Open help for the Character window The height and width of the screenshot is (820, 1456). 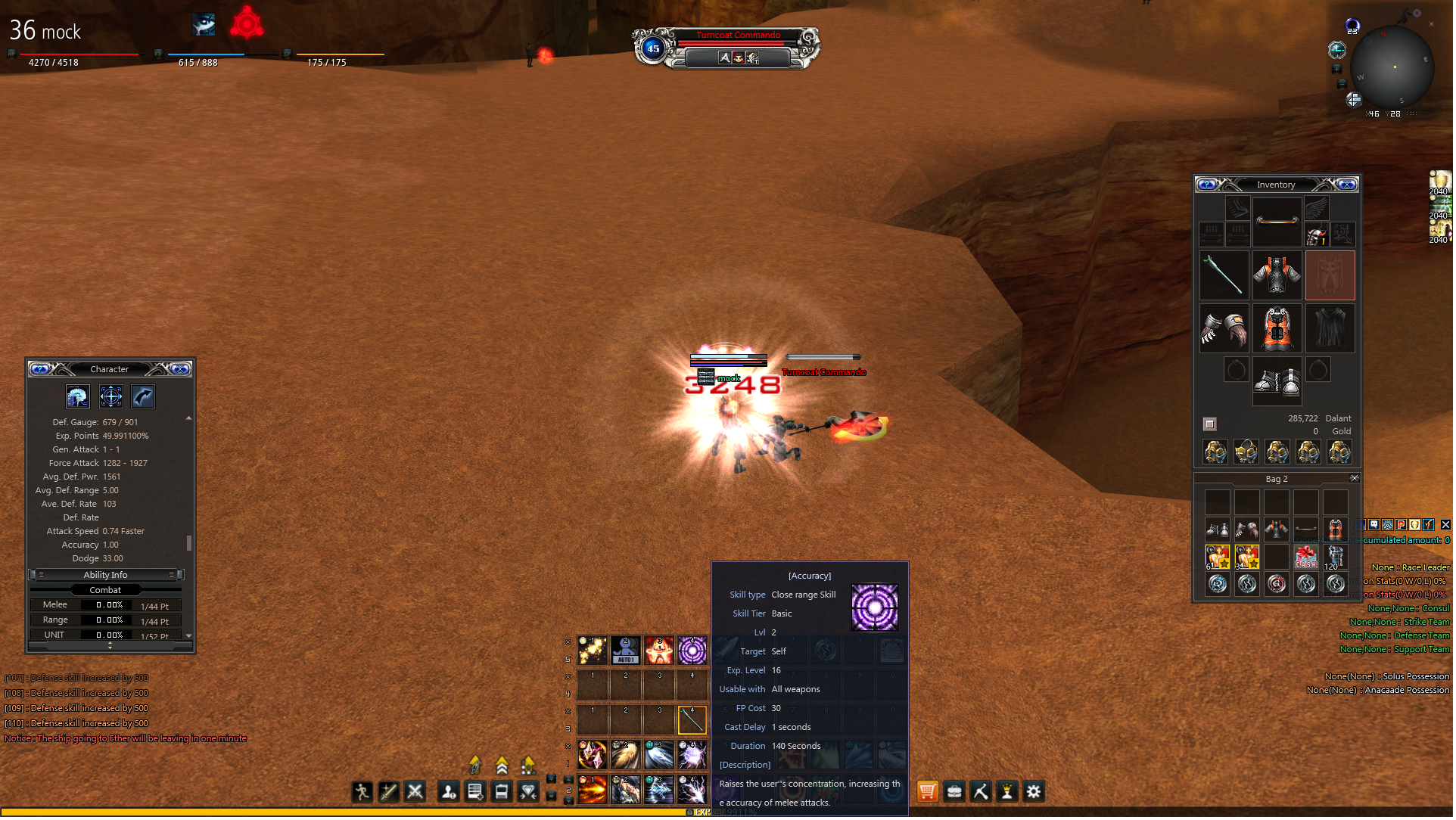[40, 370]
